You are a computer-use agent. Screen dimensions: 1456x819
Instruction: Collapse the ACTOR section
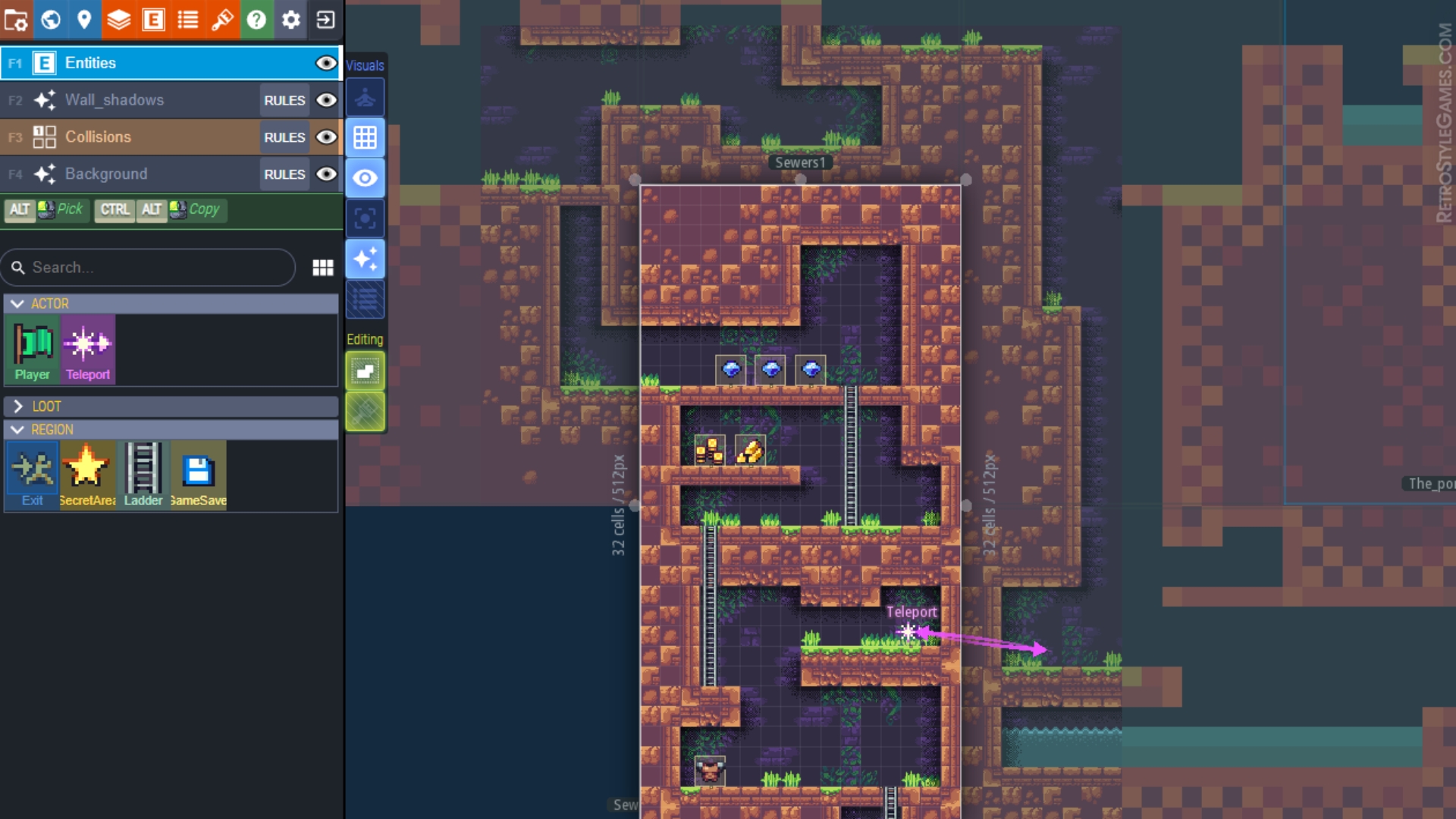pyautogui.click(x=18, y=303)
